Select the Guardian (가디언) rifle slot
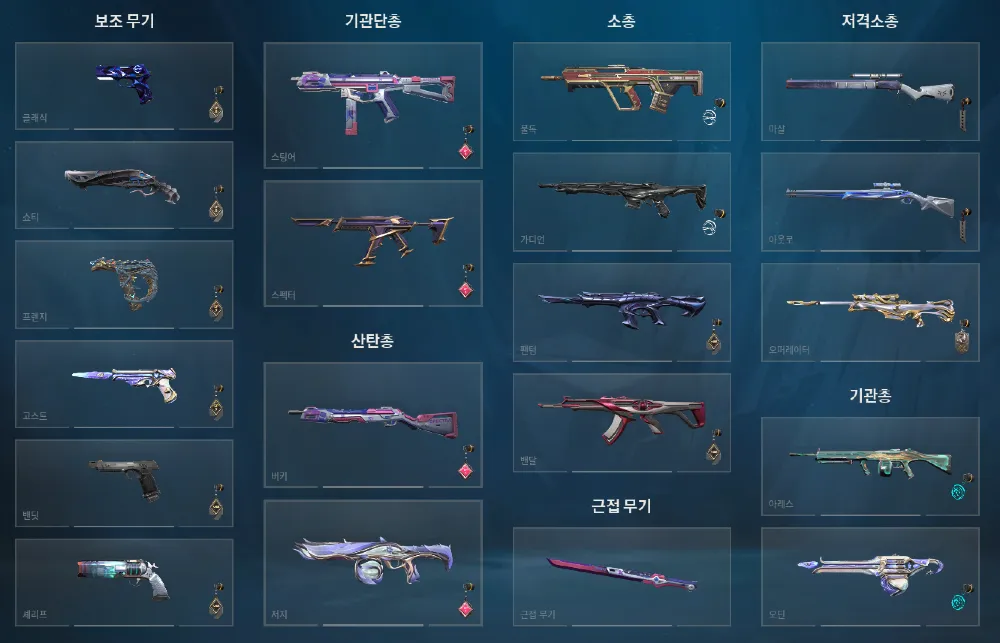1000x643 pixels. [622, 201]
